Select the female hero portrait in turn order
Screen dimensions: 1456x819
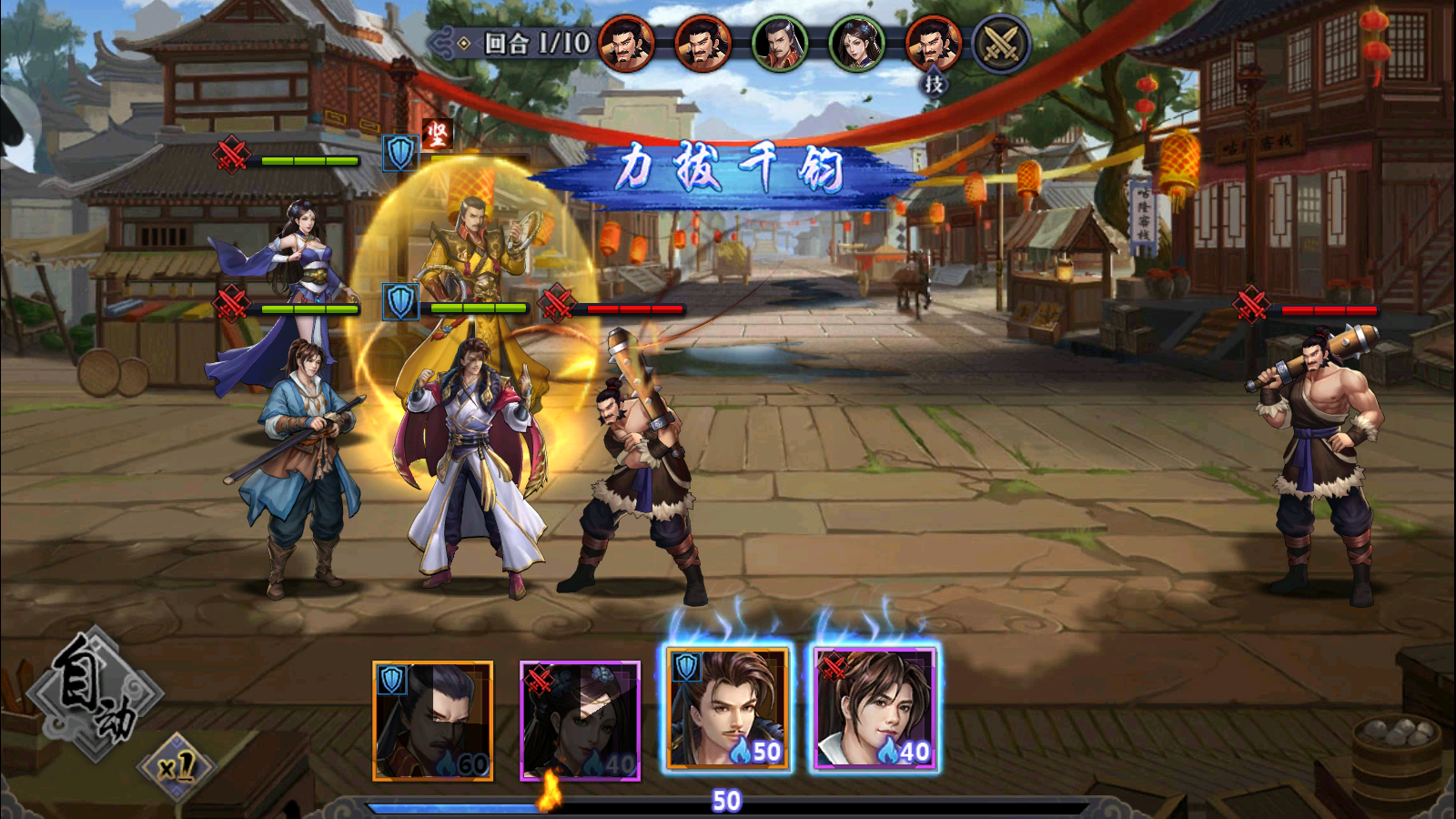click(856, 43)
